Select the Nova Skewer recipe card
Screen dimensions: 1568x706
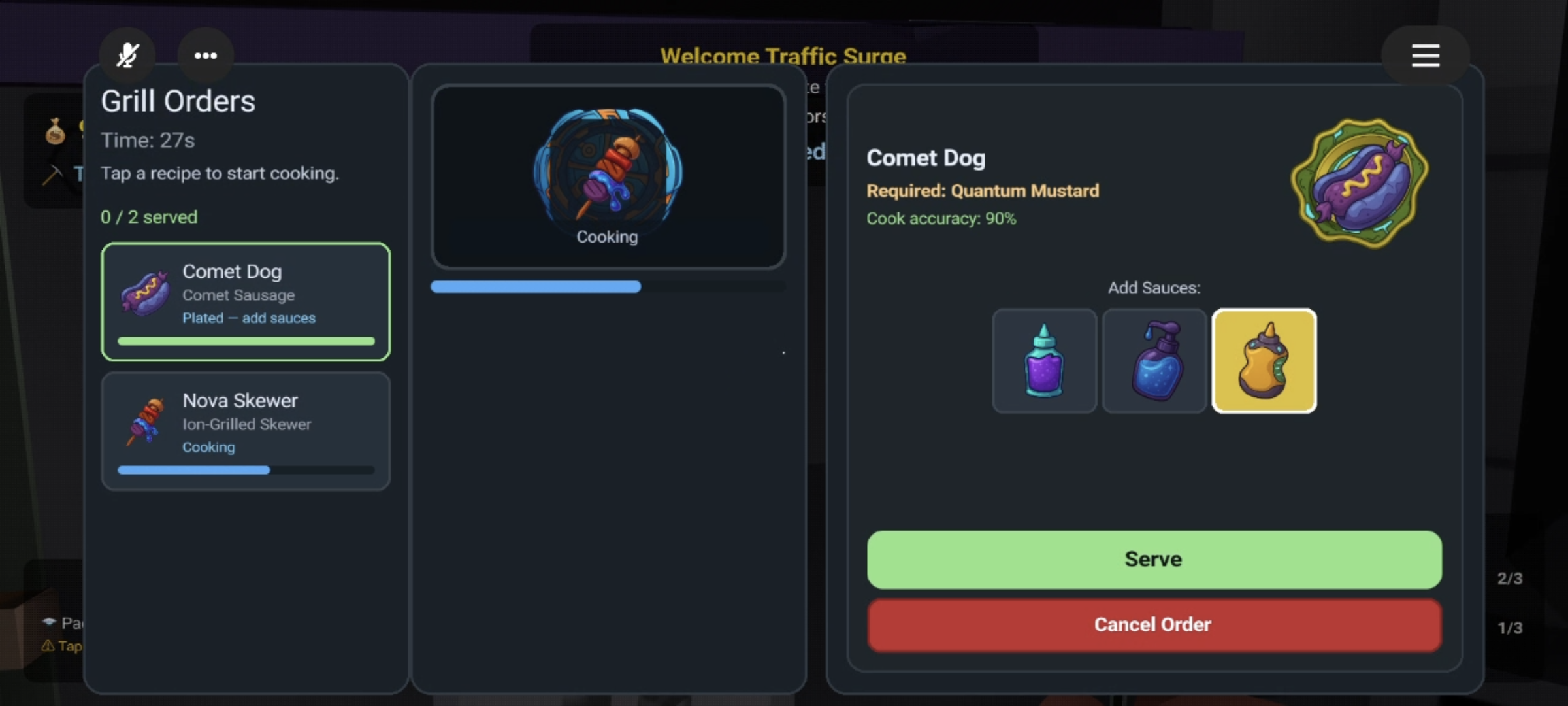pos(246,431)
